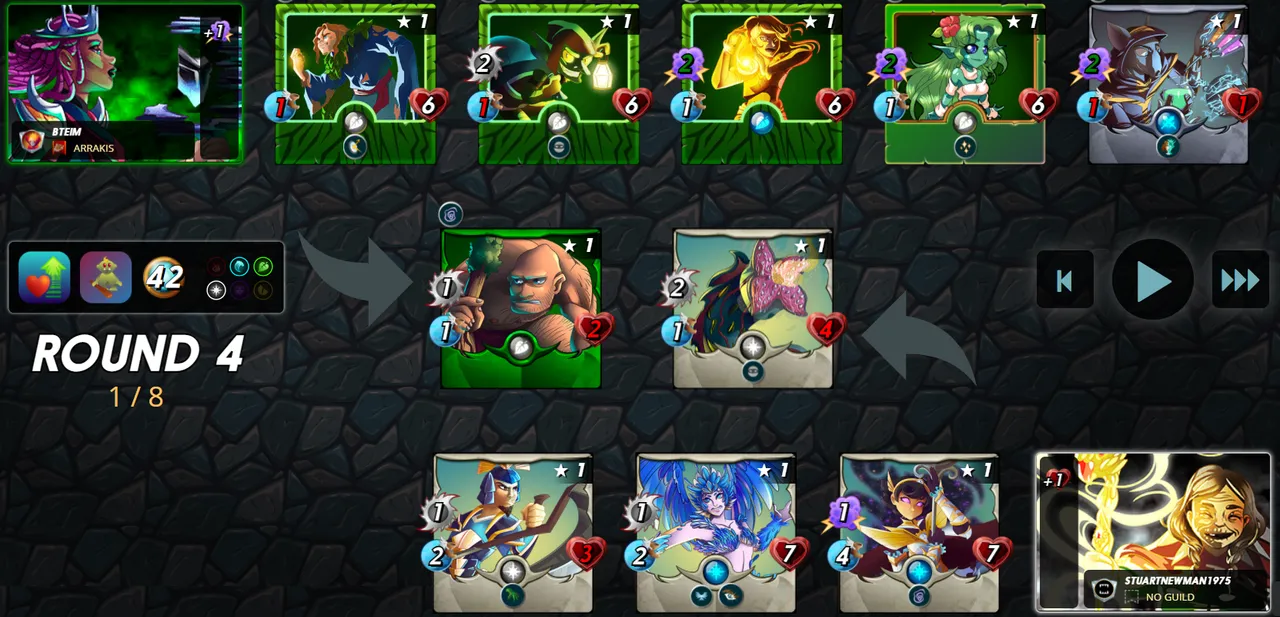Image resolution: width=1280 pixels, height=617 pixels.
Task: Select the golden glowing figure card
Action: (762, 84)
